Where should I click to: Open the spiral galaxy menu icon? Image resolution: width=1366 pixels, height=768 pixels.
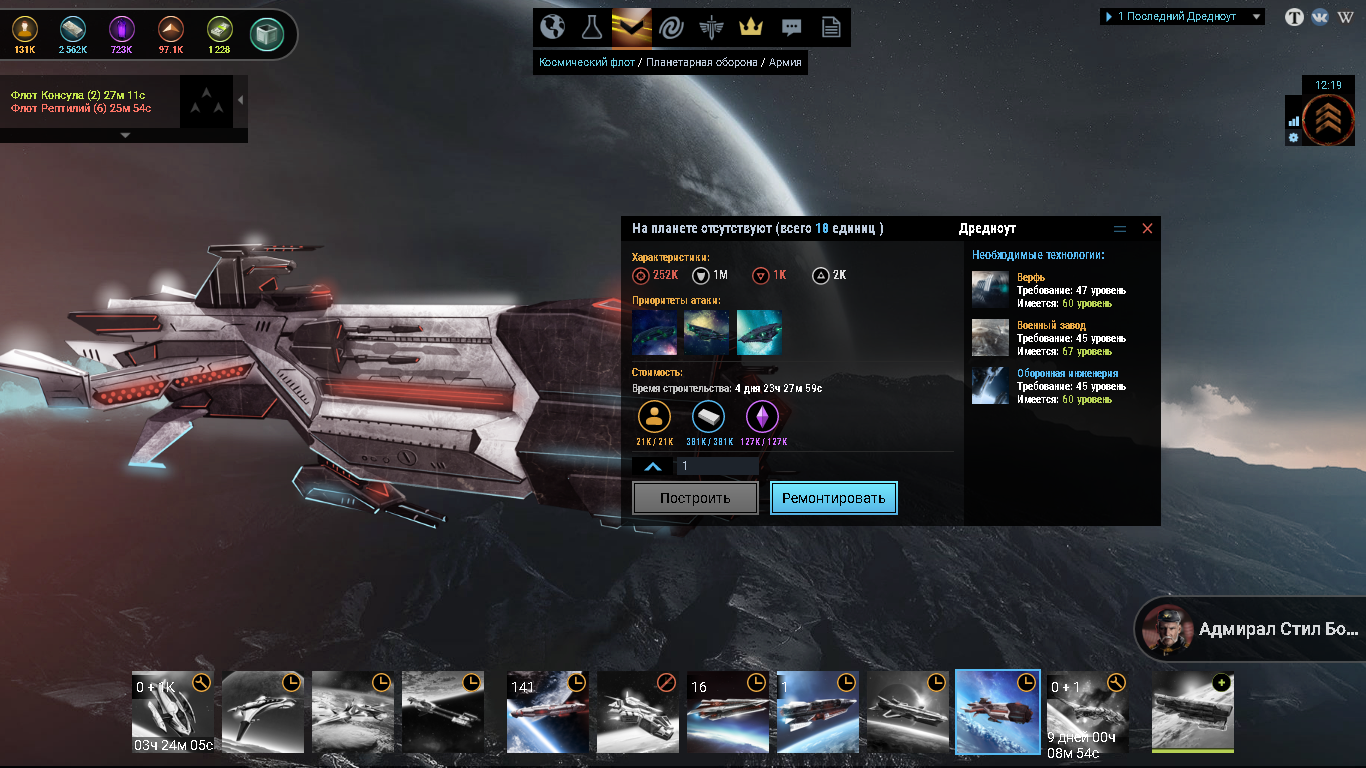coord(670,27)
